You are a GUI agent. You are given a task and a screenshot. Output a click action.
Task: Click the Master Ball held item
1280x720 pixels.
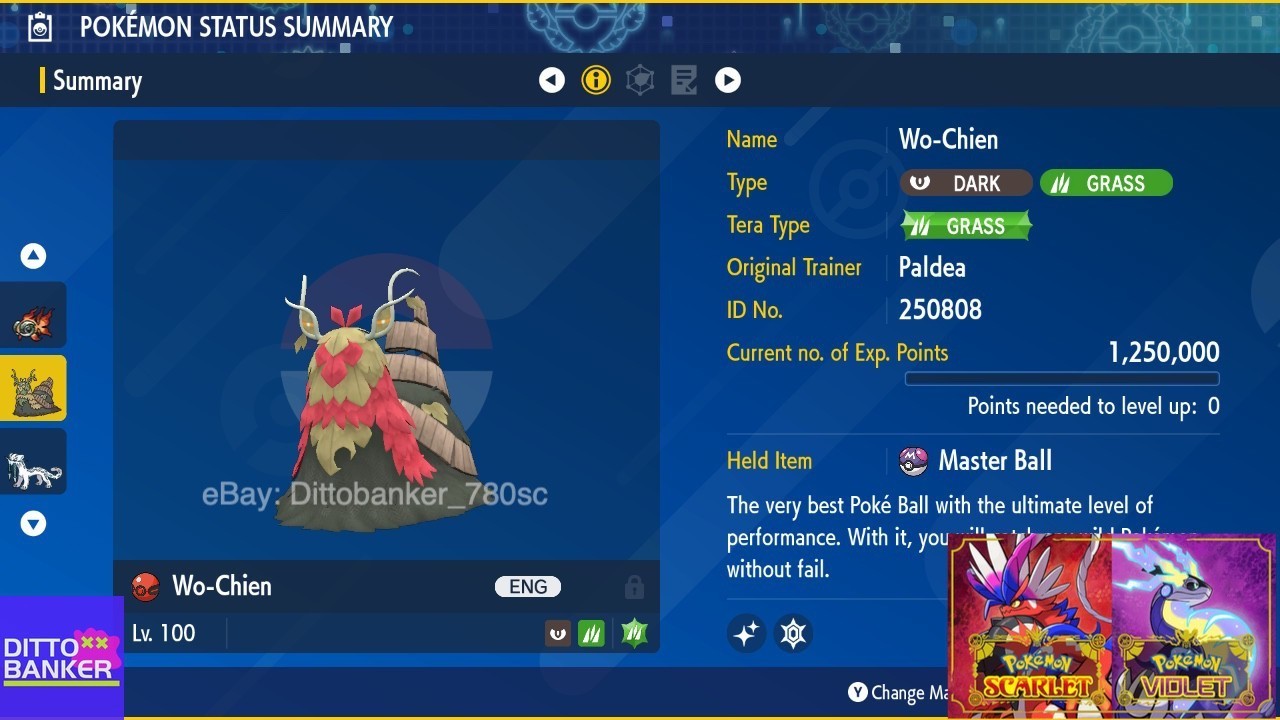click(x=976, y=461)
